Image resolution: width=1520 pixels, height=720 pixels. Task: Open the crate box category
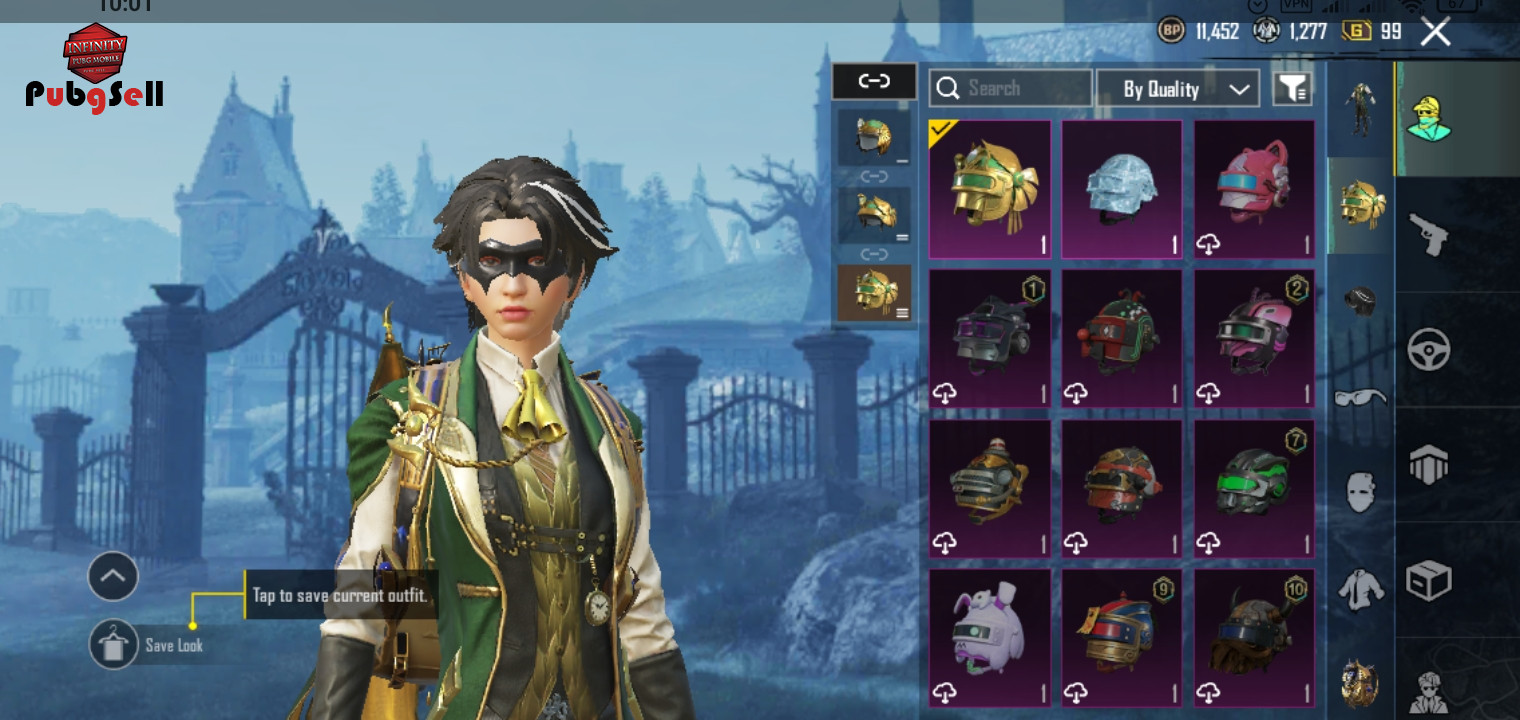(1428, 580)
